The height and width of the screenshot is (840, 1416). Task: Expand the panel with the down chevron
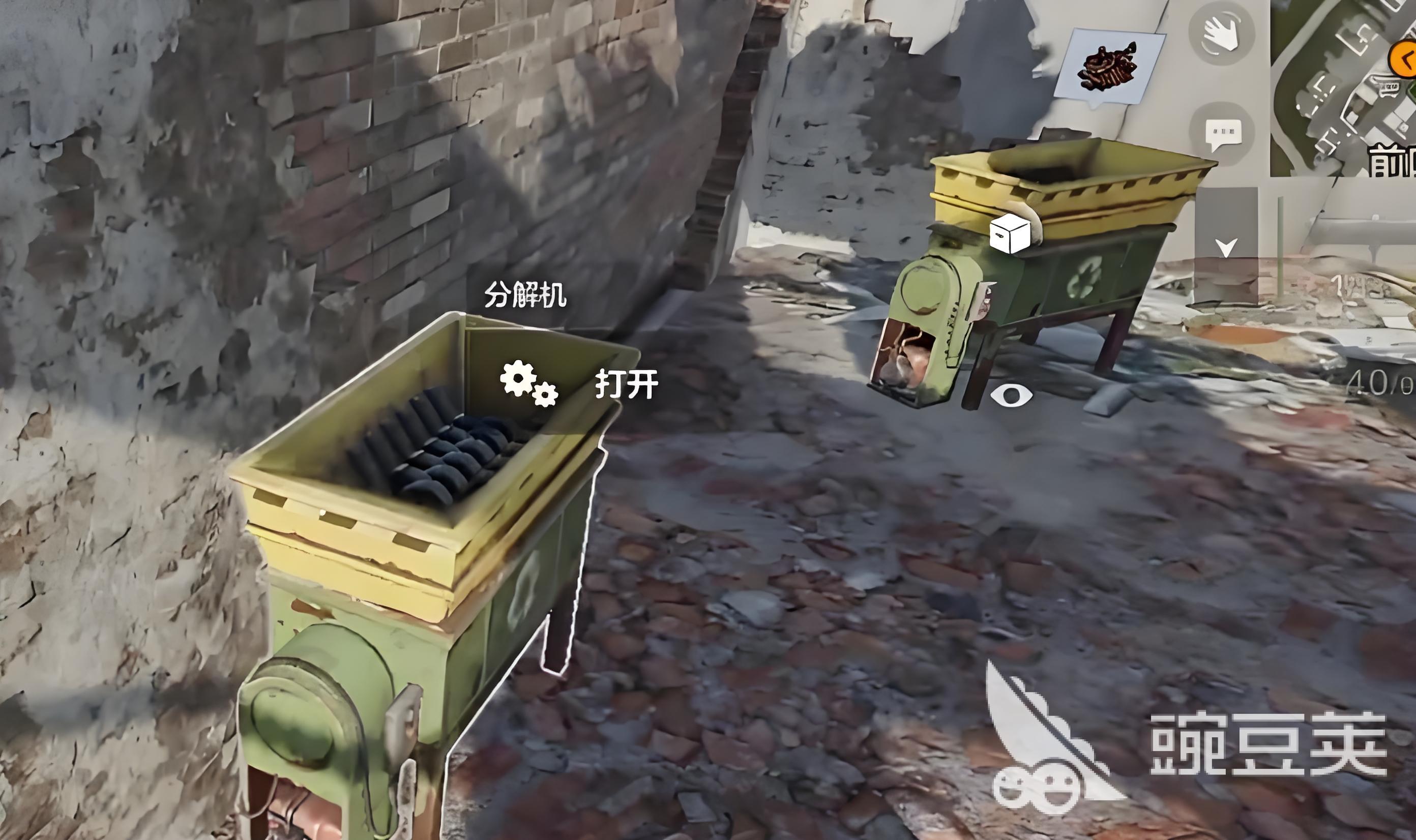click(1226, 247)
